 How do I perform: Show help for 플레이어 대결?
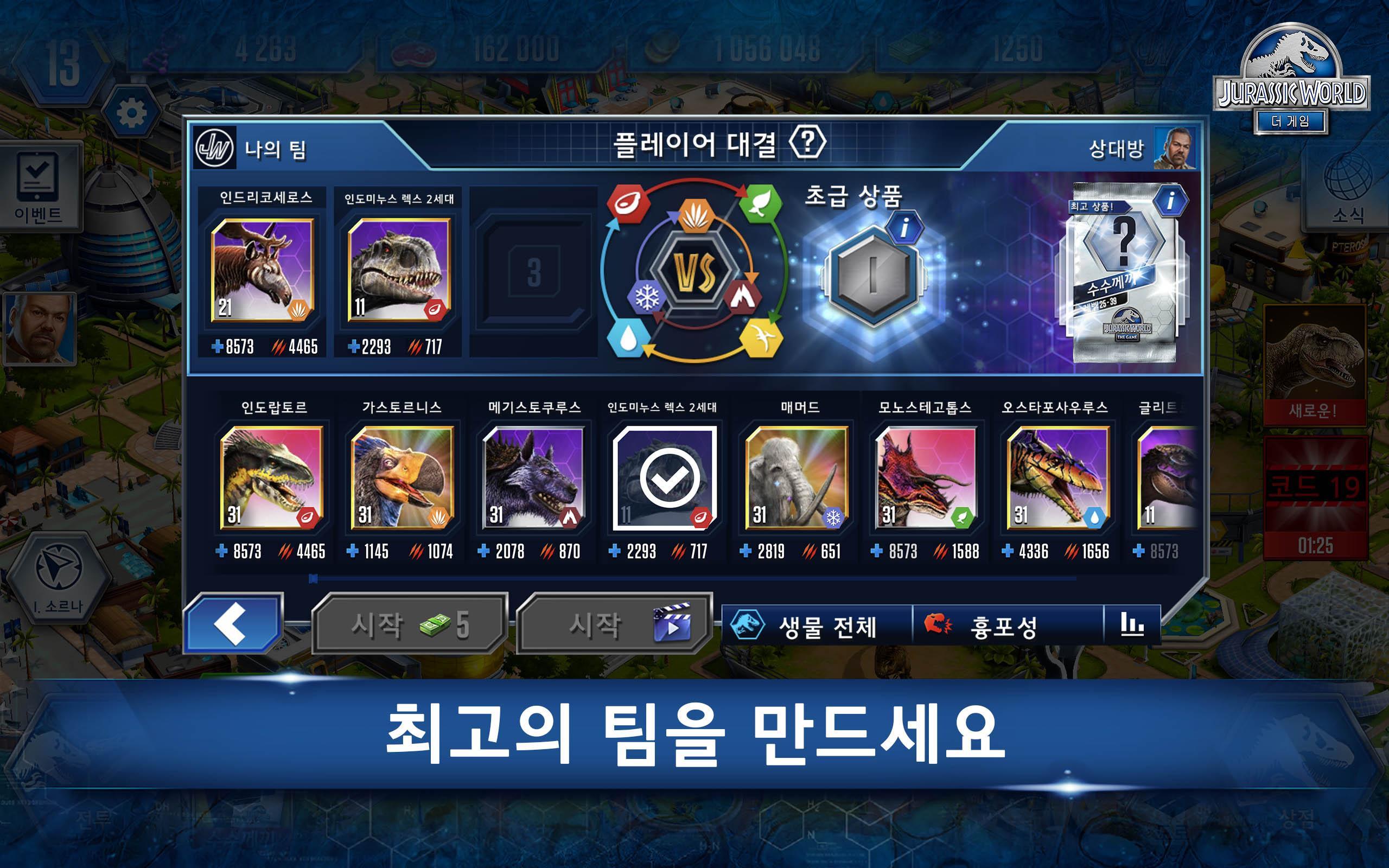[807, 142]
